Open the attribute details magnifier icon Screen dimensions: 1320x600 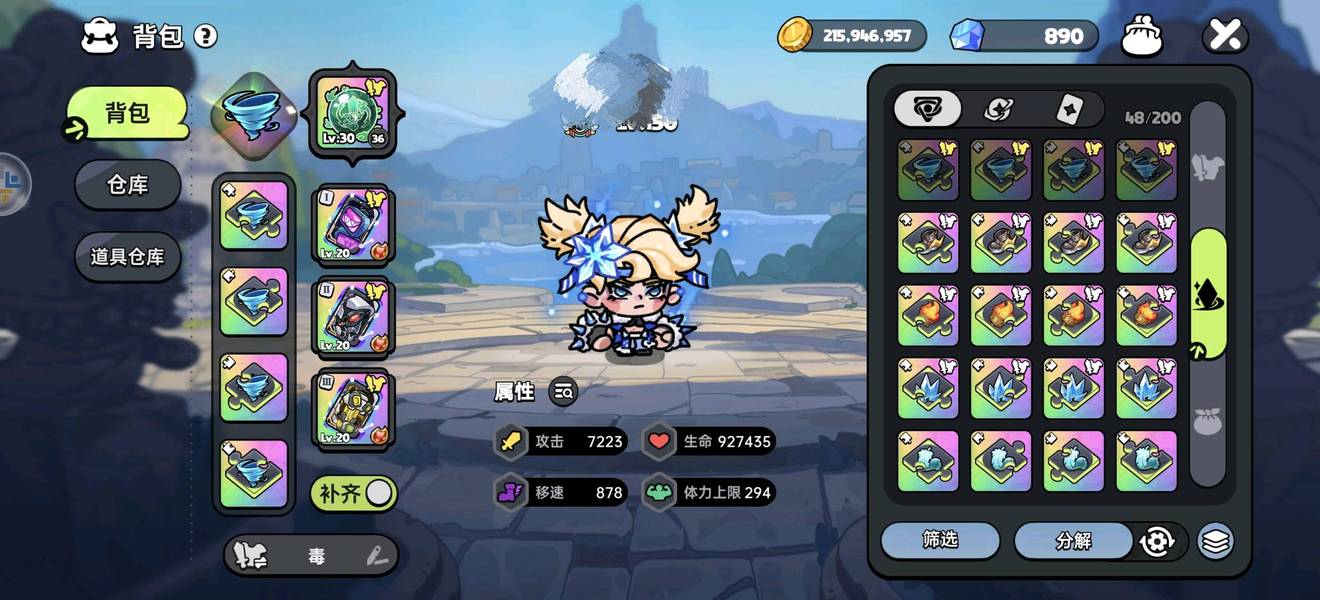(563, 392)
